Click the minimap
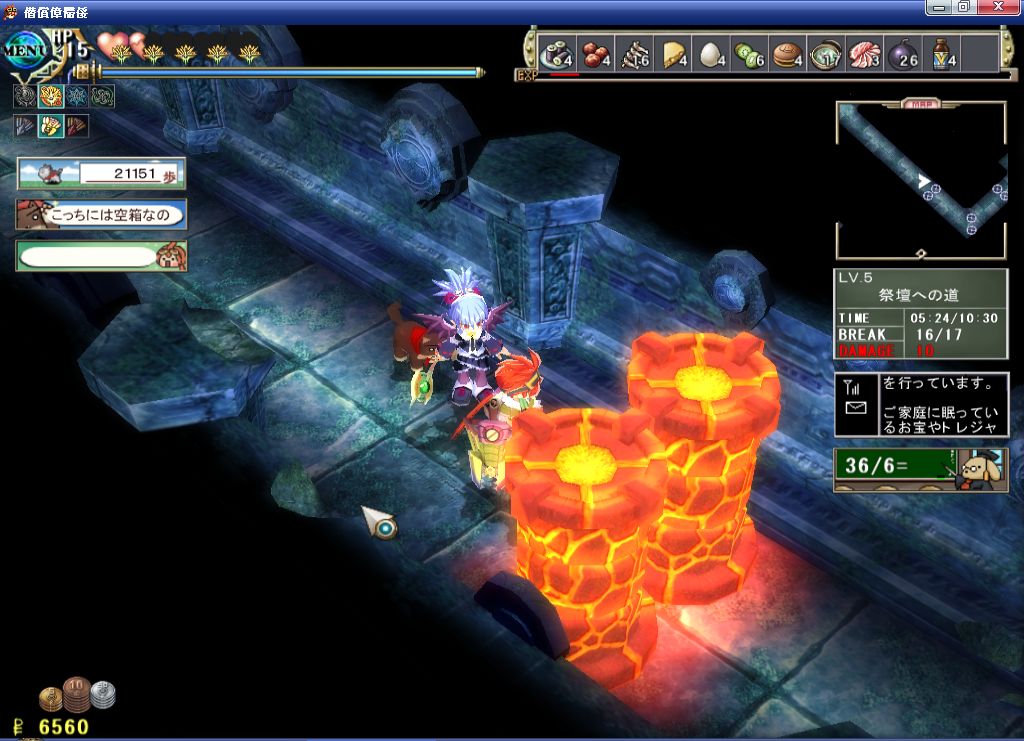1024x741 pixels. point(921,180)
